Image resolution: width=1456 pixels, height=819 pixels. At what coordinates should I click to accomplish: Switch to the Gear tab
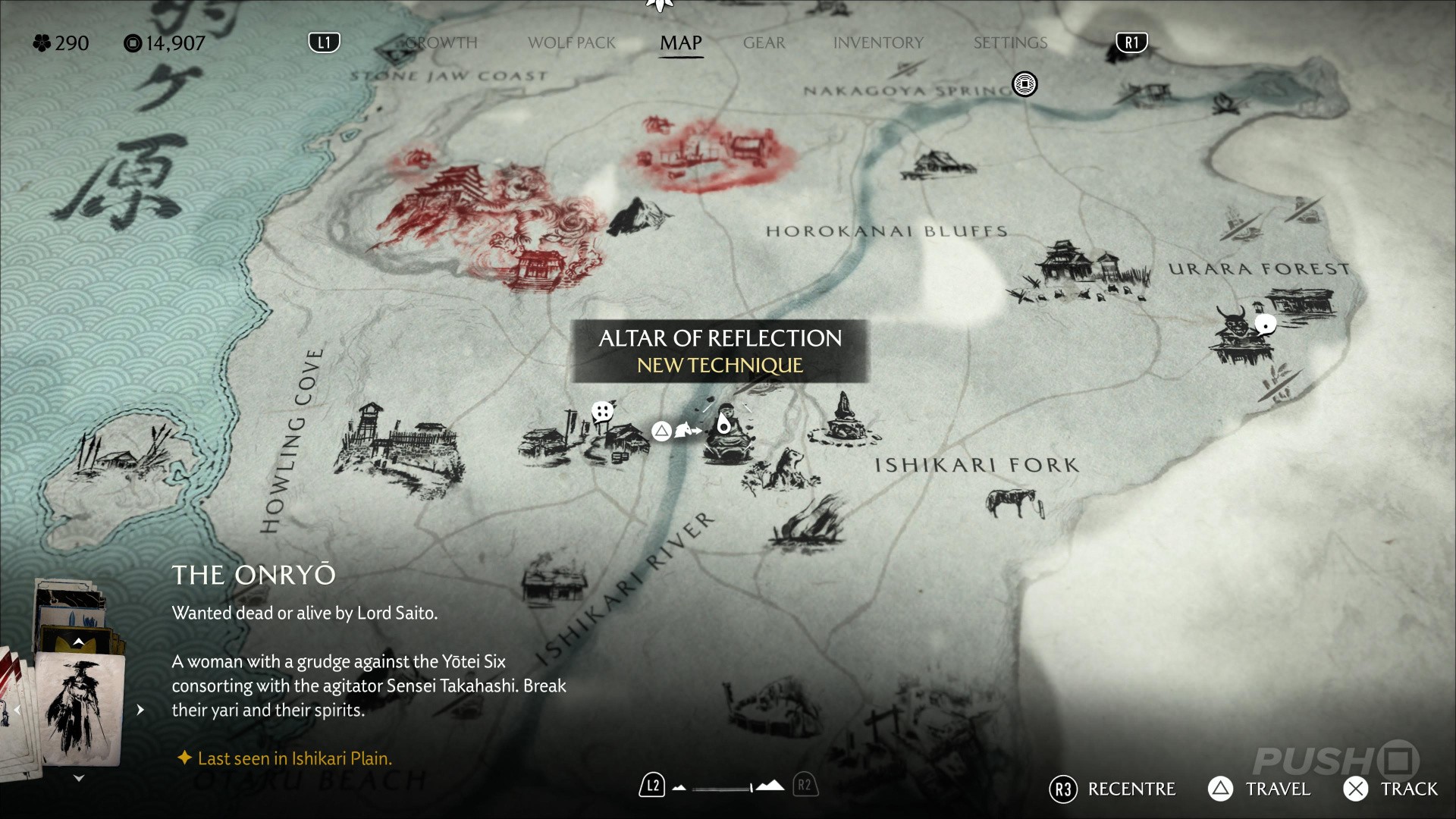pyautogui.click(x=764, y=43)
